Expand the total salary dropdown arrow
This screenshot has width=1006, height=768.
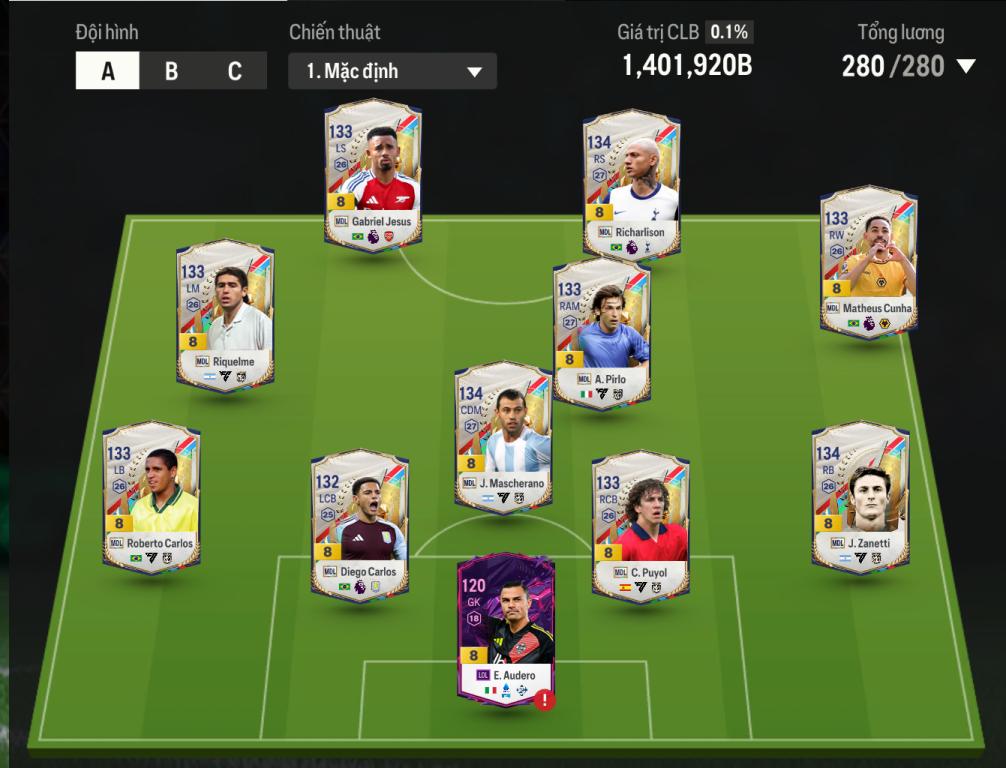965,67
